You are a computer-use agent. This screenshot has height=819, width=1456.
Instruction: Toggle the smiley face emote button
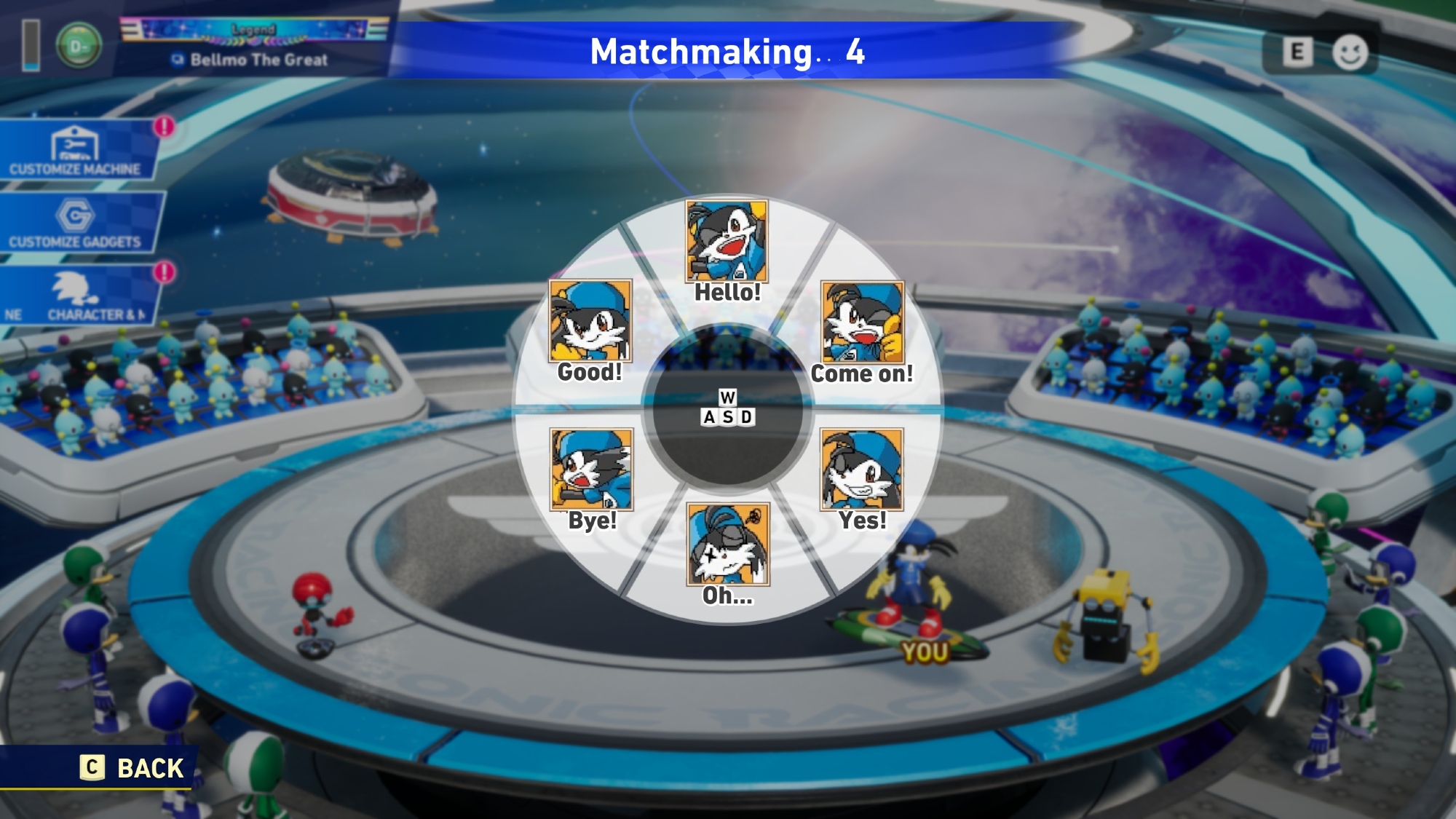click(1350, 52)
